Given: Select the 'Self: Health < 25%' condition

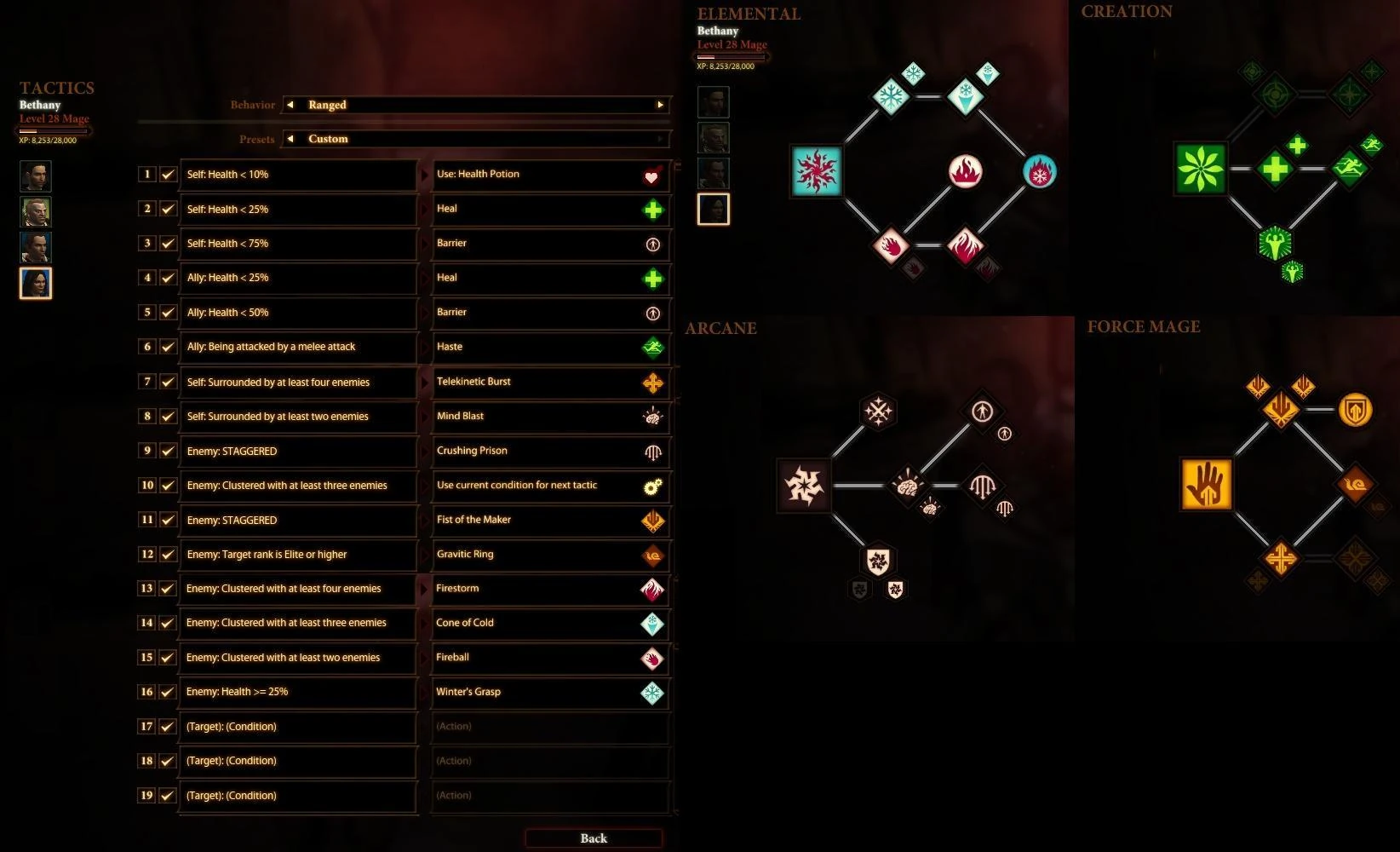Looking at the screenshot, I should [x=298, y=210].
